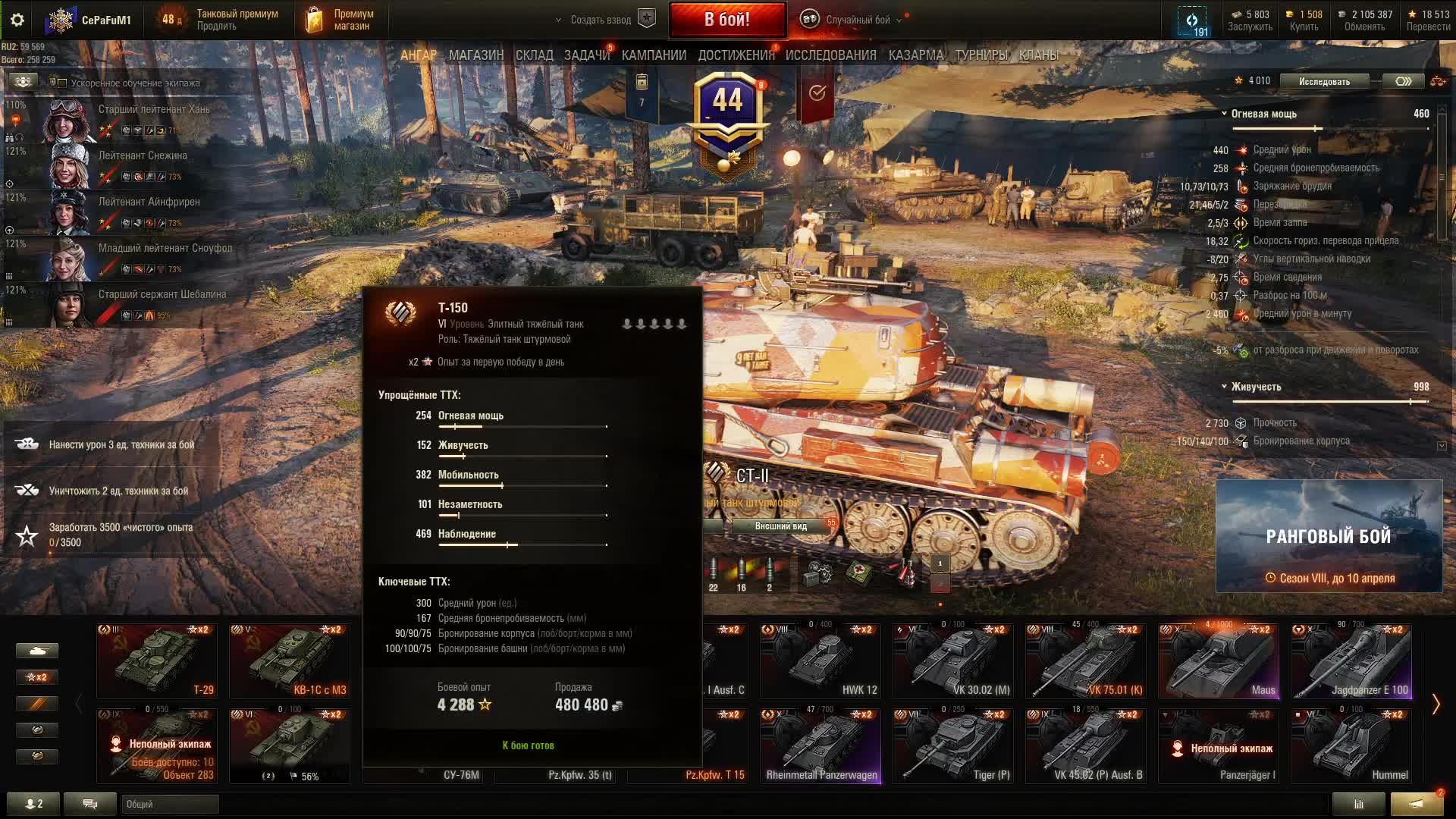Open the КАЗАРМА tab

pos(915,55)
